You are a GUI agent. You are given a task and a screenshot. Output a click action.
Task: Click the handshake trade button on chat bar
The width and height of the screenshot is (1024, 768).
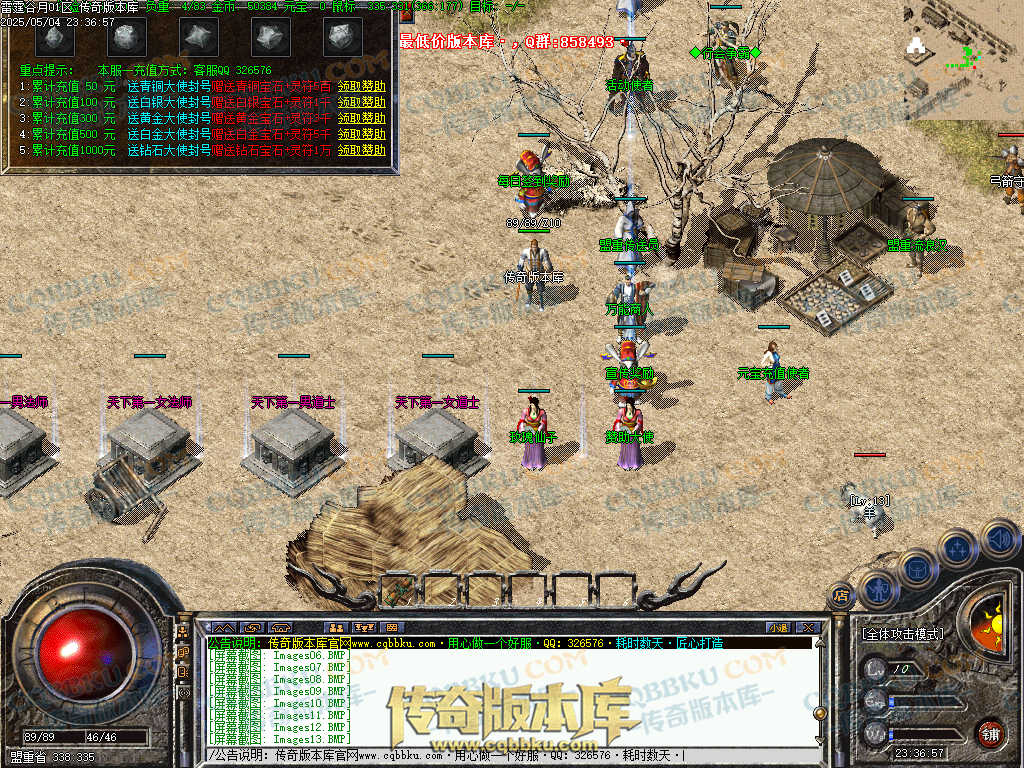(251, 628)
